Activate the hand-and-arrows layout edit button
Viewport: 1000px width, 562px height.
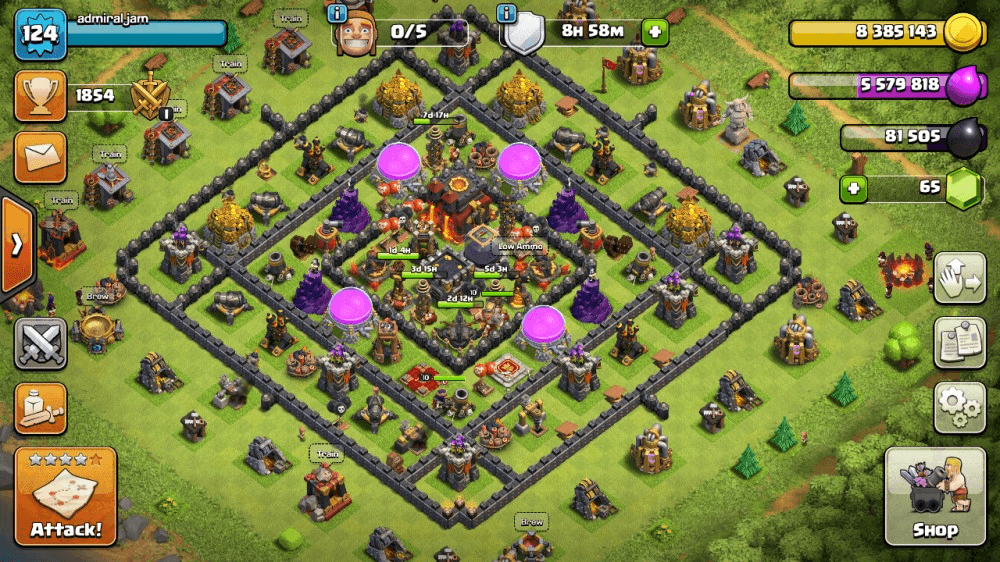(x=960, y=278)
